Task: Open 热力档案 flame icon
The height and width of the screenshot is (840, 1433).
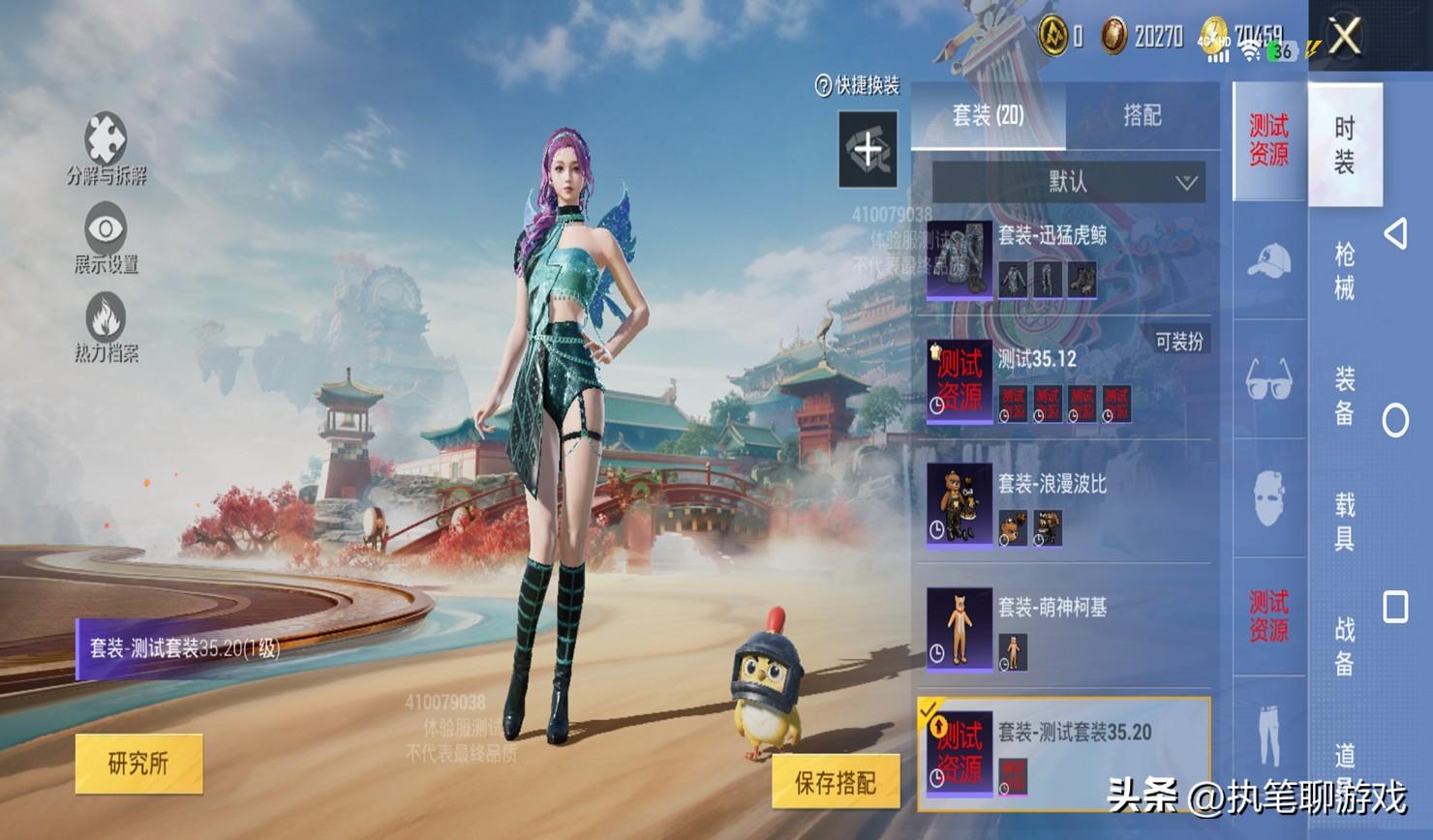Action: (x=106, y=317)
